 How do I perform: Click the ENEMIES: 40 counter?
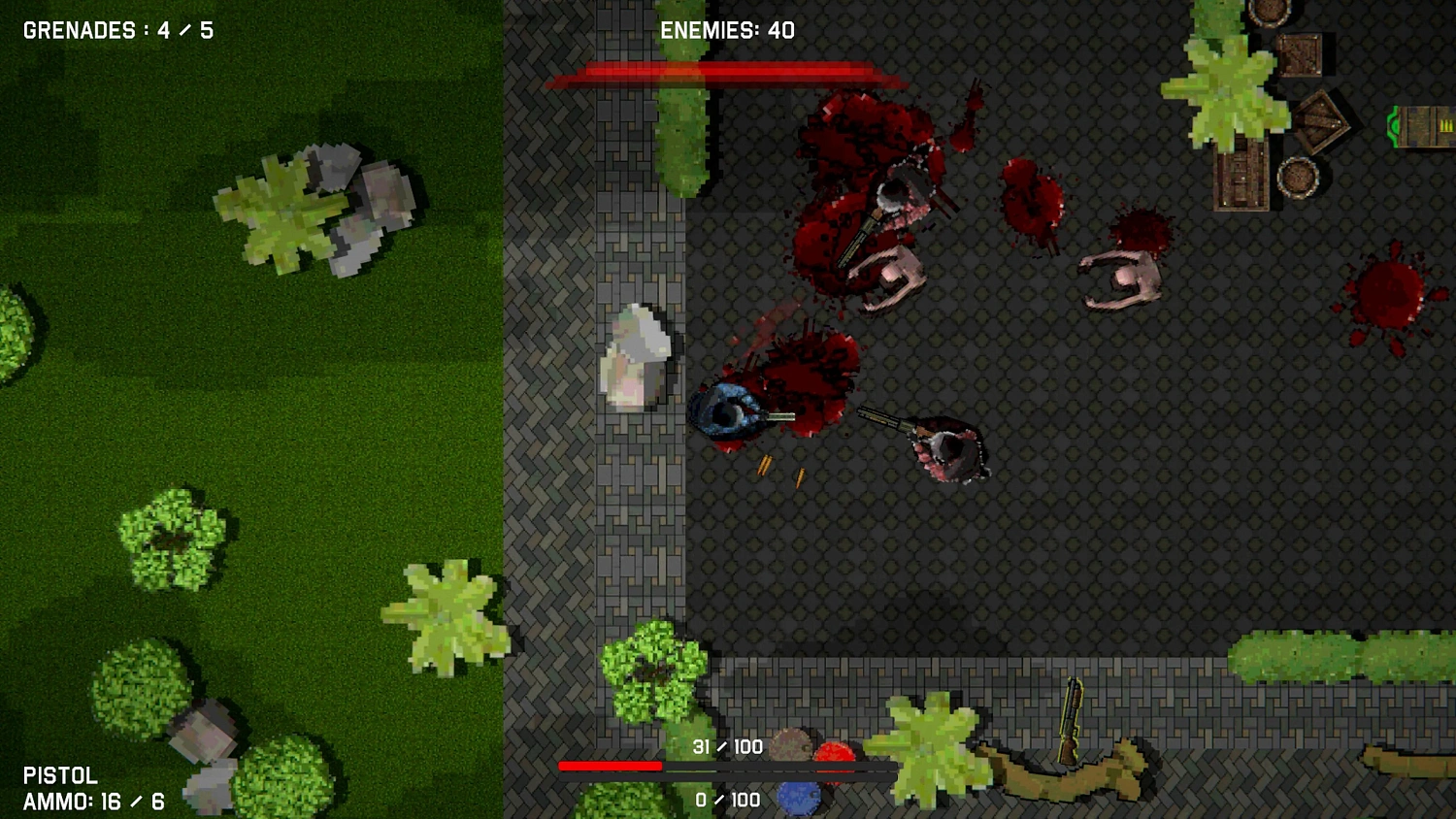[x=726, y=30]
